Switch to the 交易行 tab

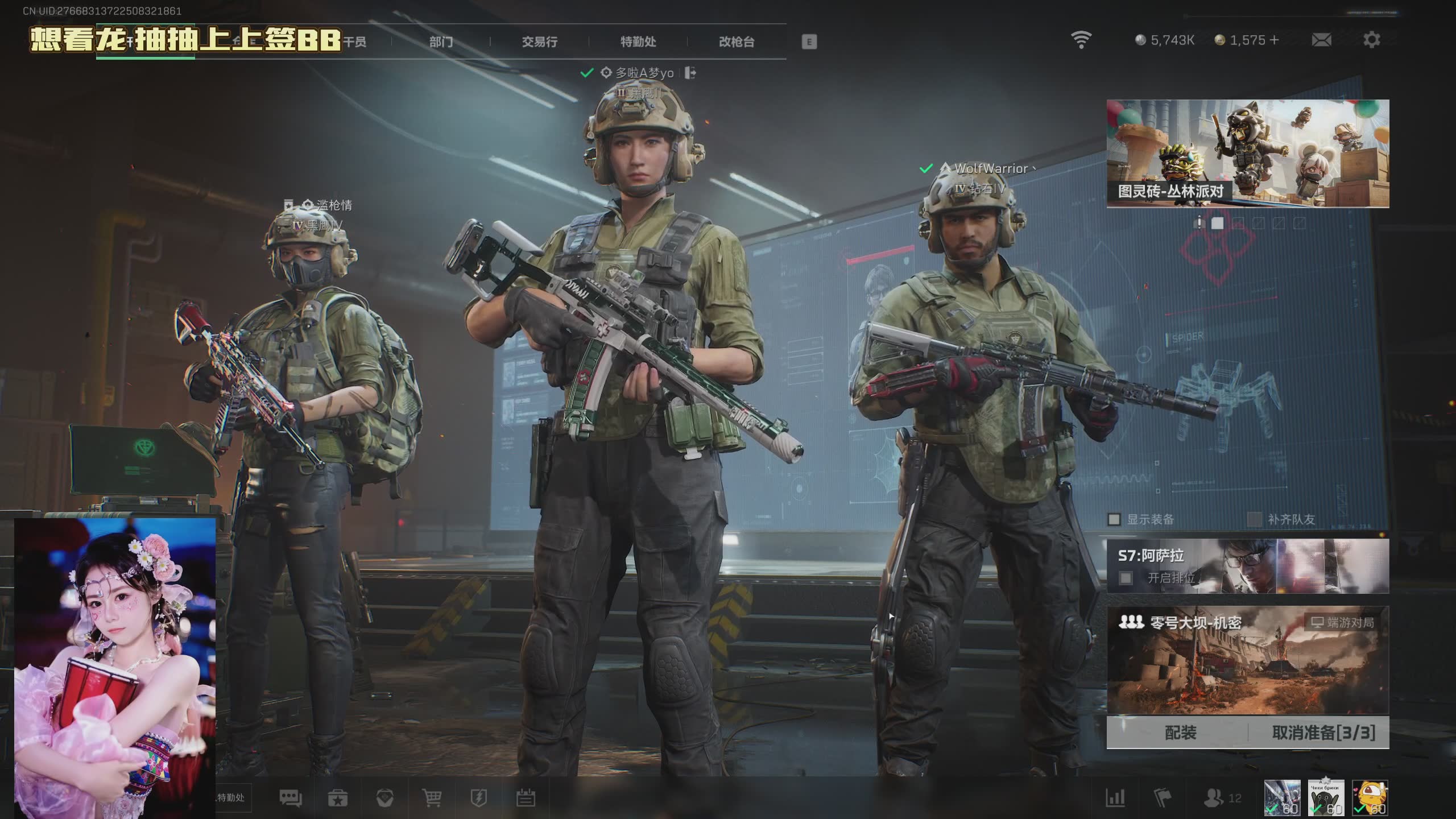point(539,42)
